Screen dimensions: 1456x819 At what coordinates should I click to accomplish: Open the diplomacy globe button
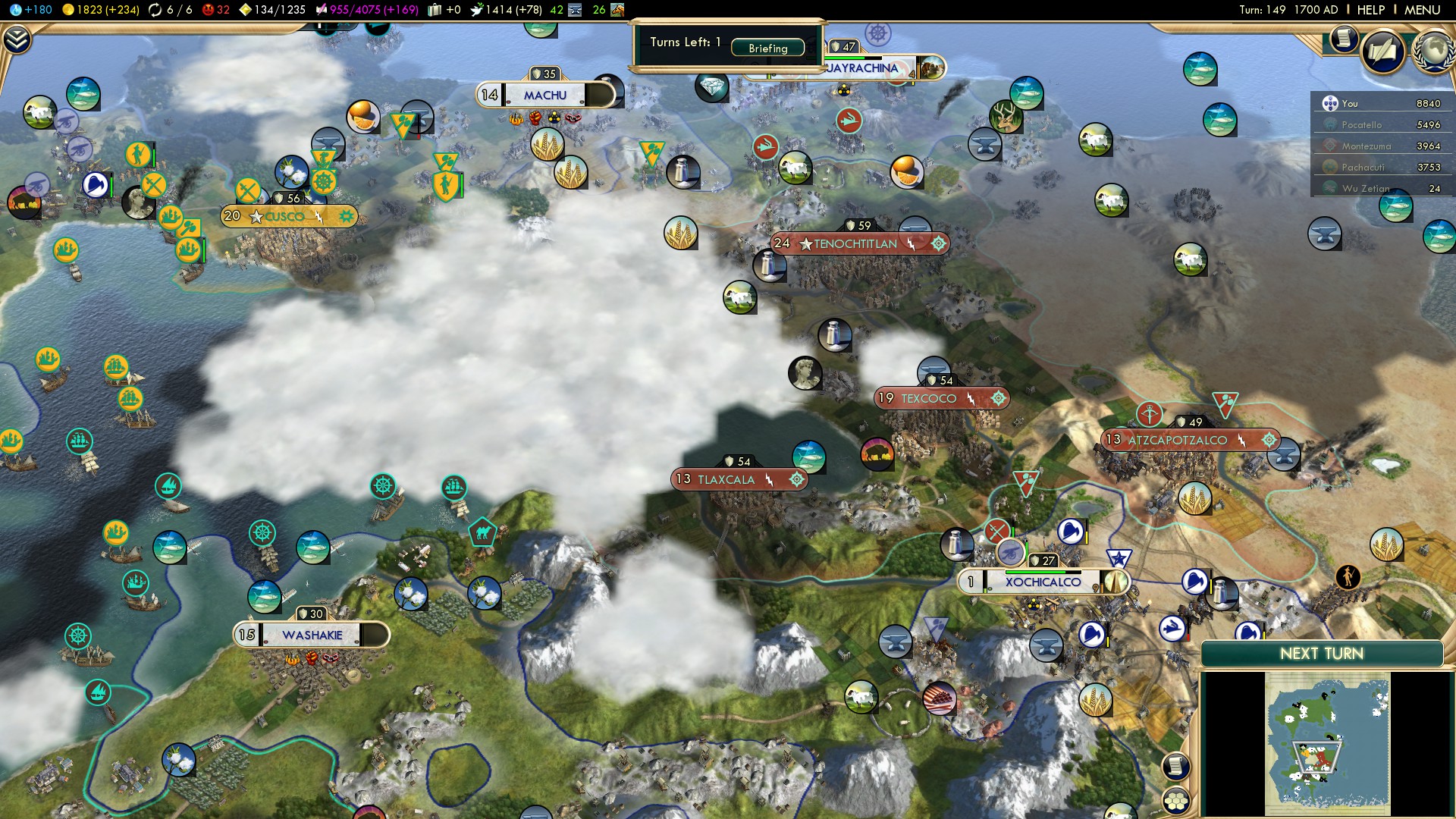pyautogui.click(x=1433, y=52)
